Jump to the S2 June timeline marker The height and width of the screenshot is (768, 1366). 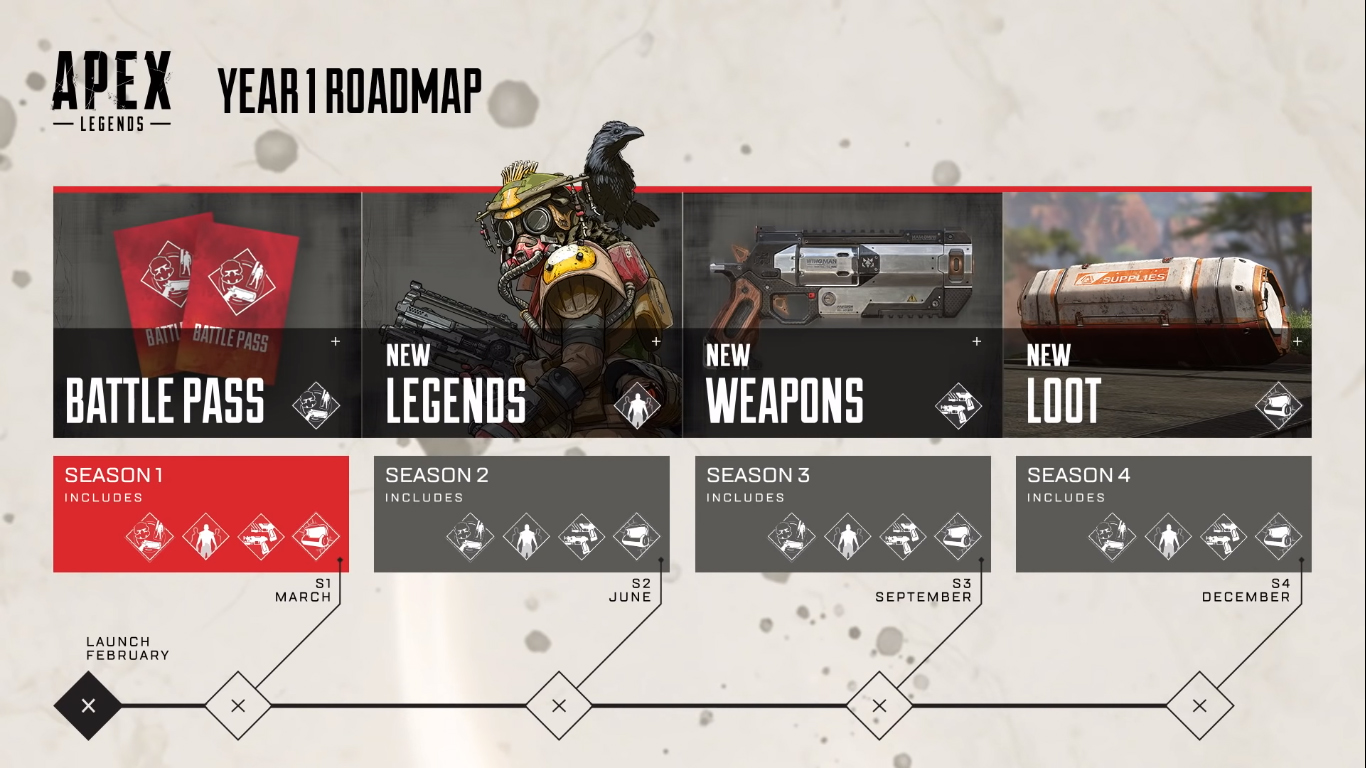pos(559,706)
